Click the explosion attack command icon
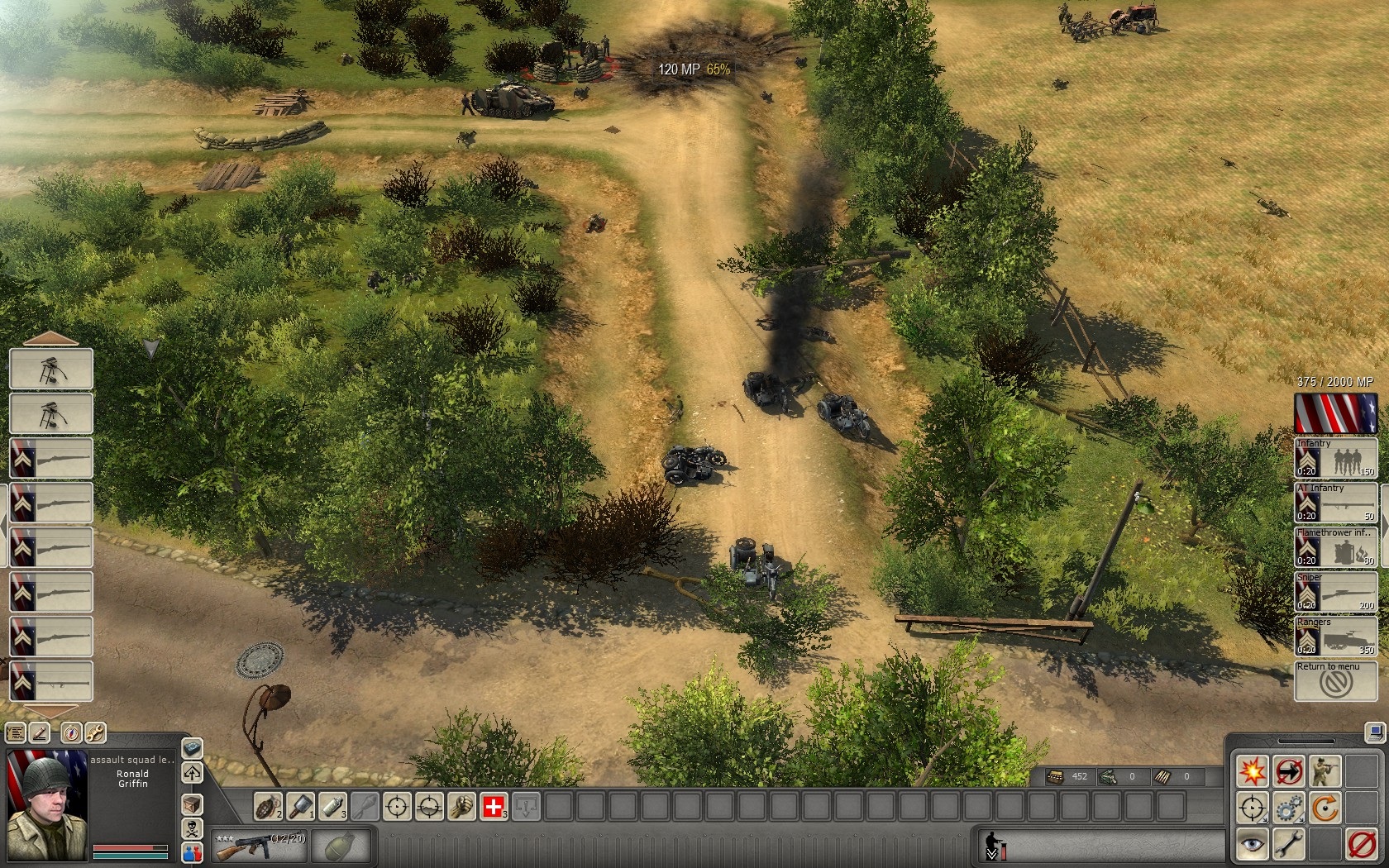The height and width of the screenshot is (868, 1389). click(1252, 771)
